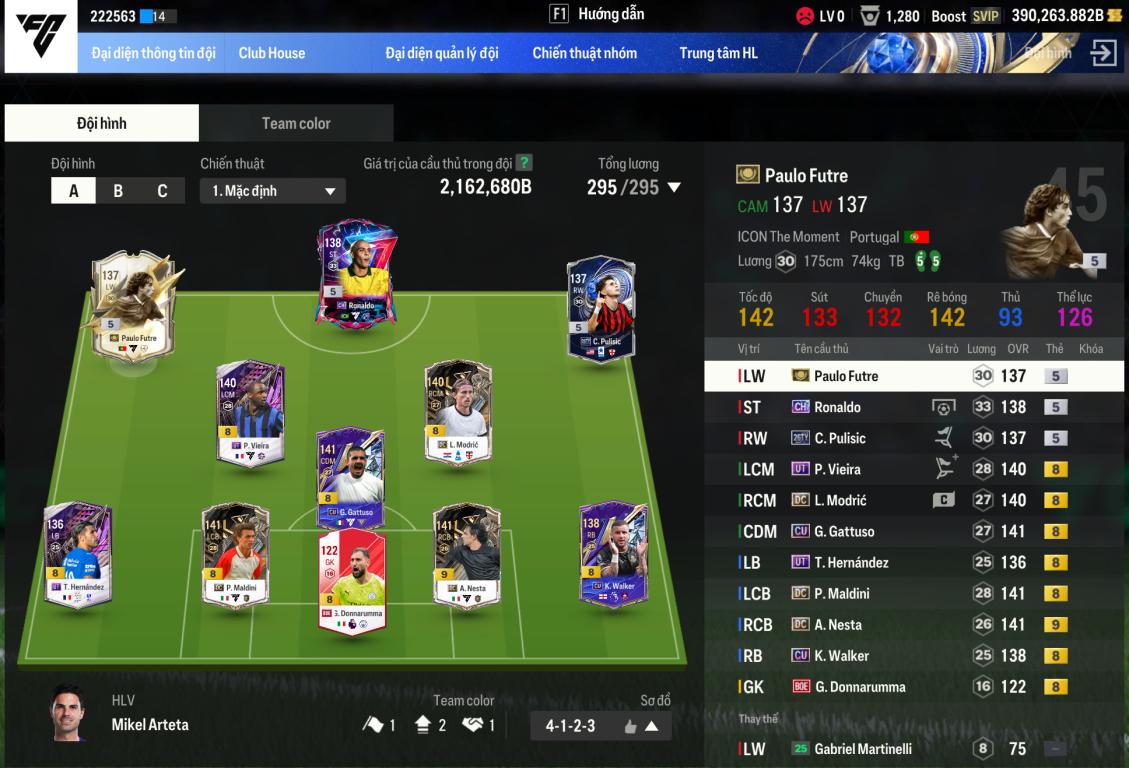1129x768 pixels.
Task: Switch to the Team color tab
Action: click(x=296, y=123)
